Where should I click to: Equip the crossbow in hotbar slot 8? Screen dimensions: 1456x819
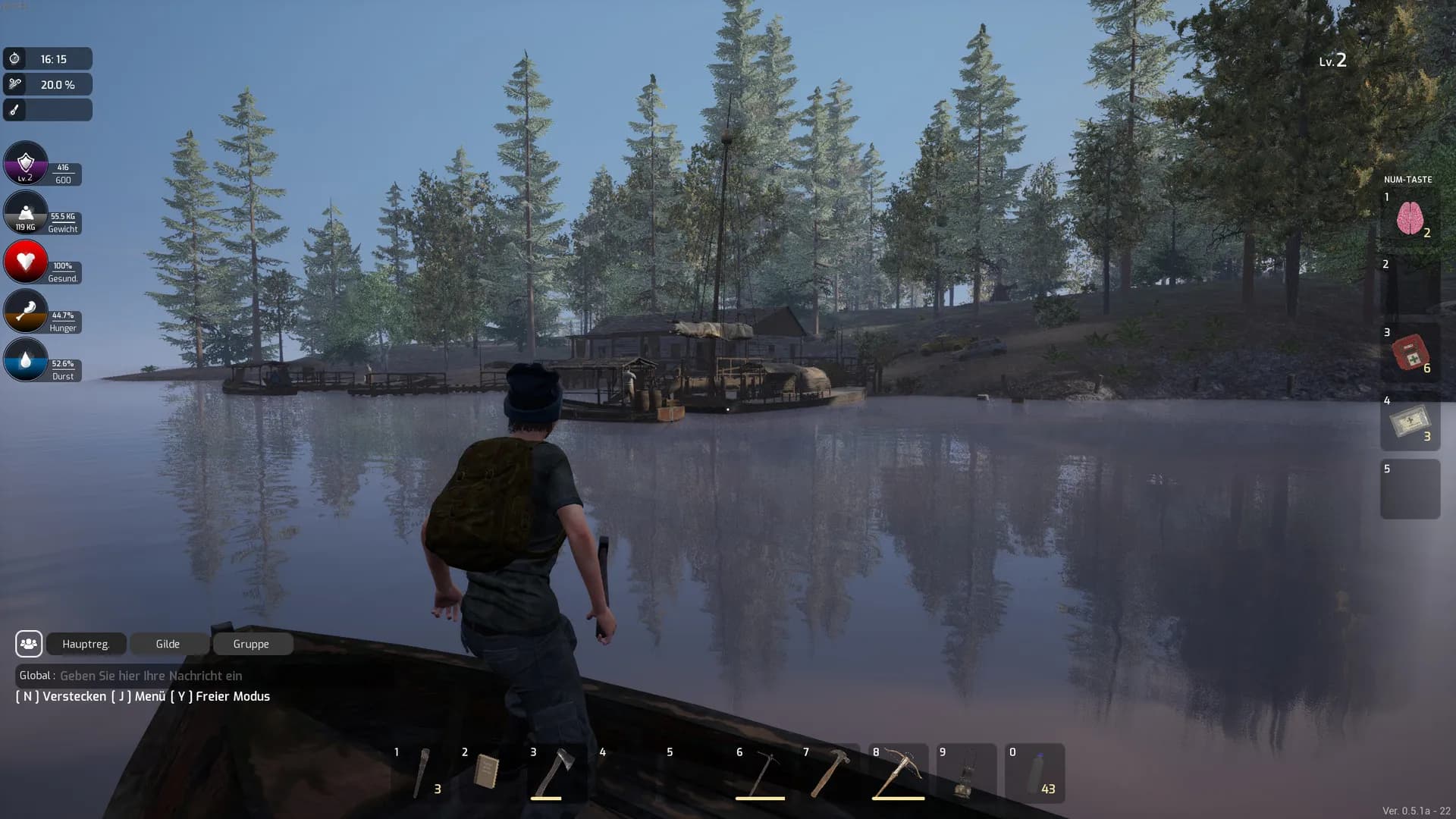pyautogui.click(x=899, y=773)
